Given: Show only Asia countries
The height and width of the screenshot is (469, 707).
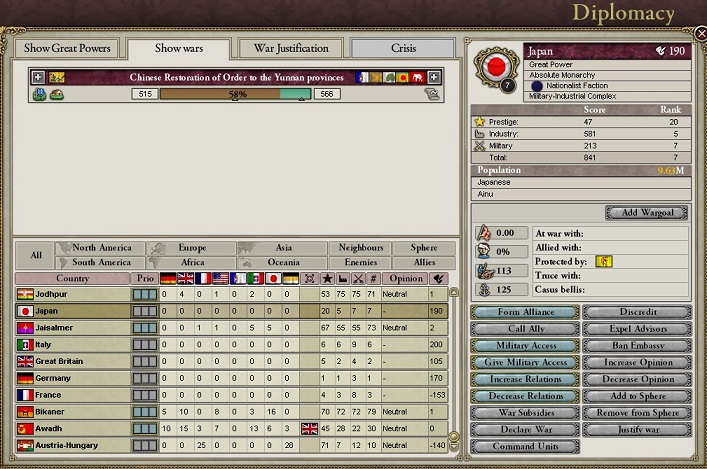Looking at the screenshot, I should 283,248.
